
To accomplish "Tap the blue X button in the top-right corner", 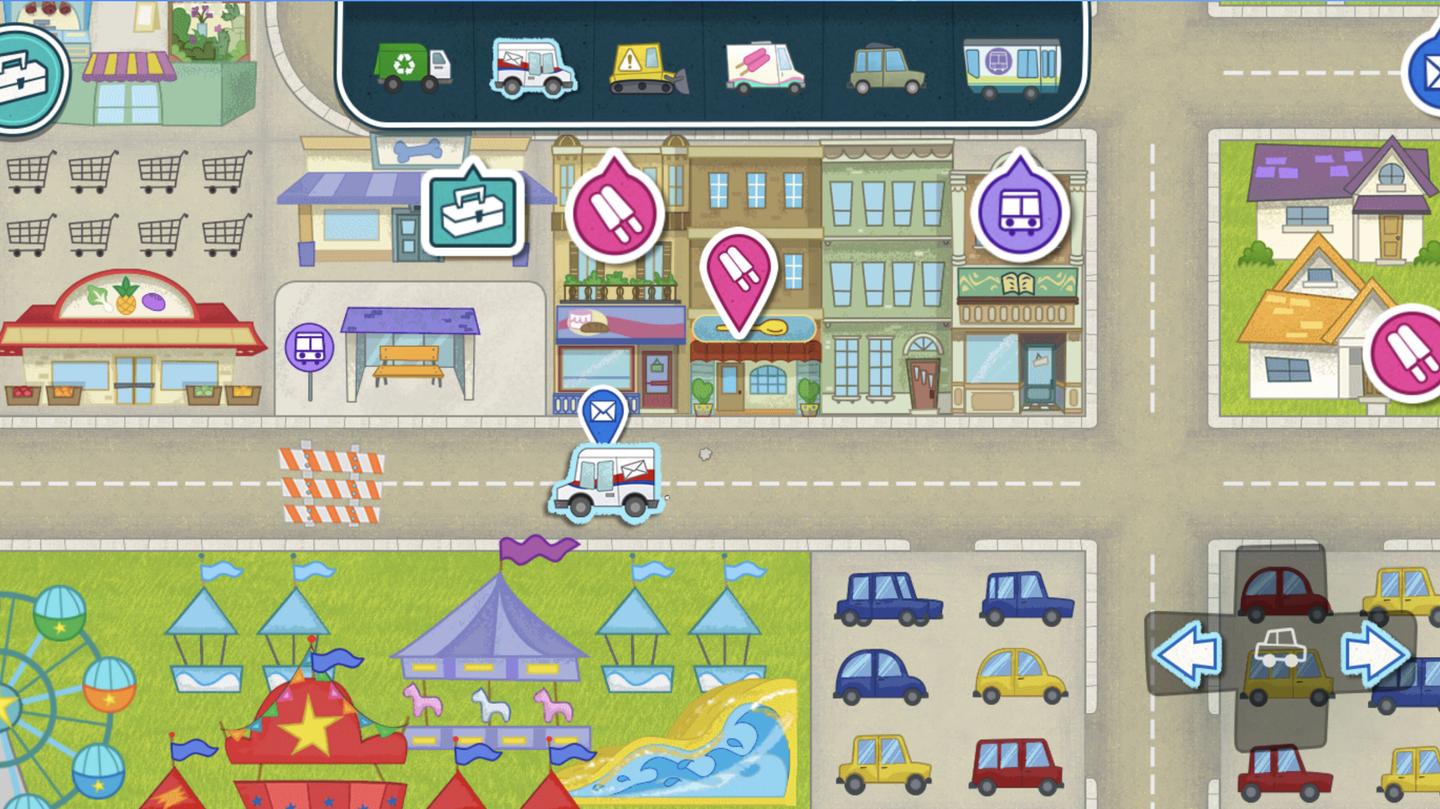I will point(1430,72).
